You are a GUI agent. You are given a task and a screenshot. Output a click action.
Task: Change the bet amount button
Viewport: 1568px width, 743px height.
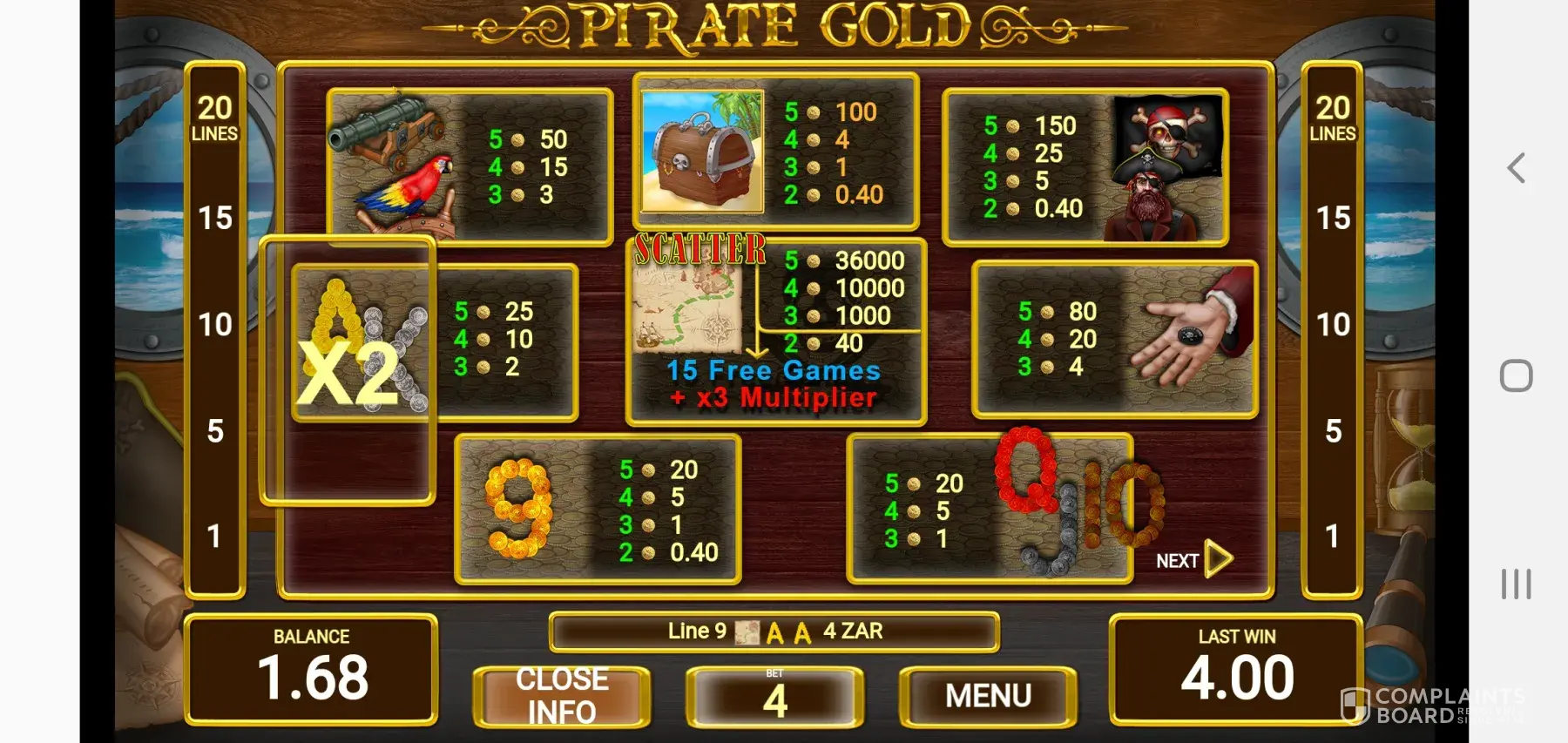coord(774,696)
